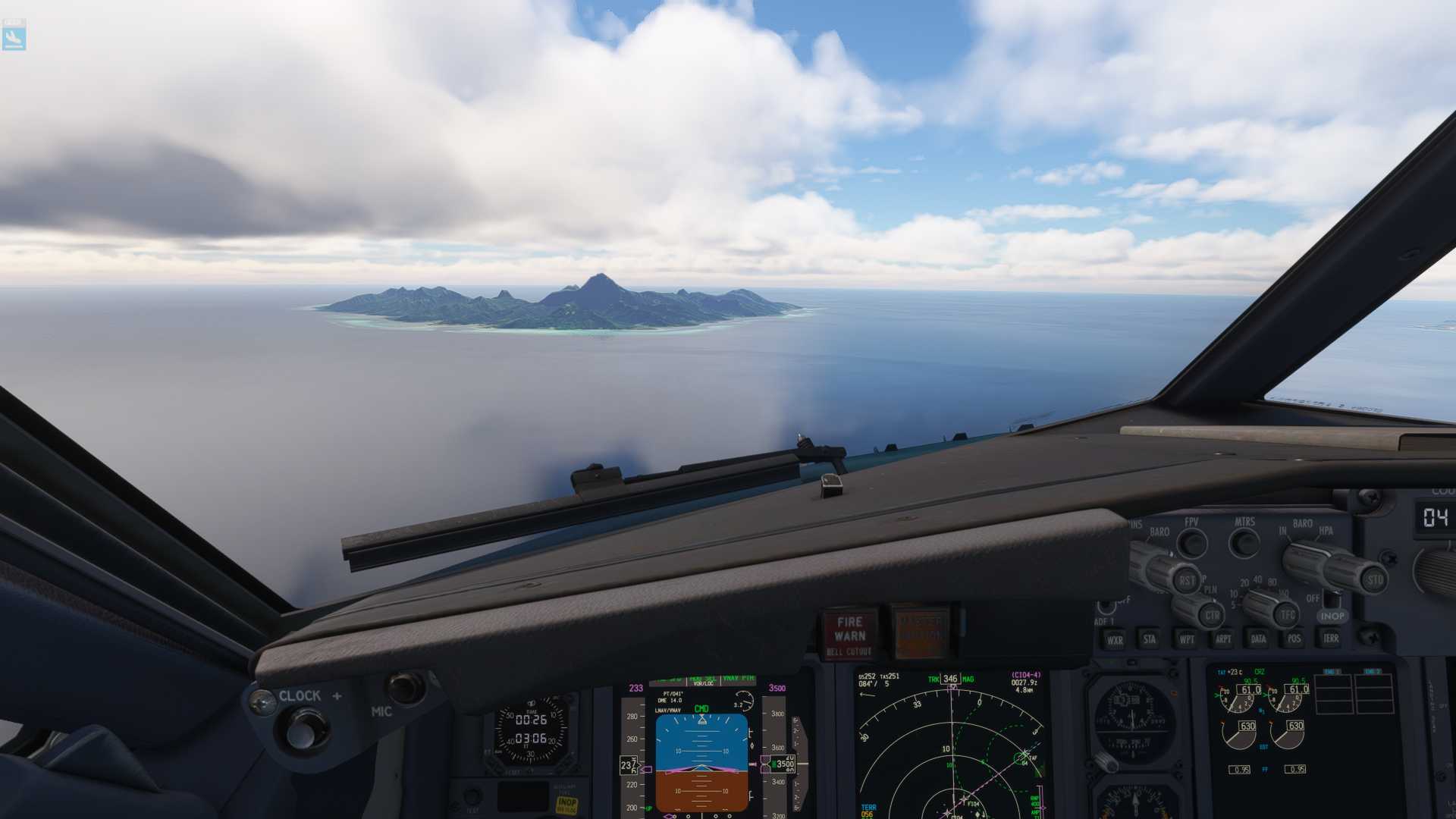Enable waypoints with the WPT button
The height and width of the screenshot is (819, 1456).
pos(1186,639)
